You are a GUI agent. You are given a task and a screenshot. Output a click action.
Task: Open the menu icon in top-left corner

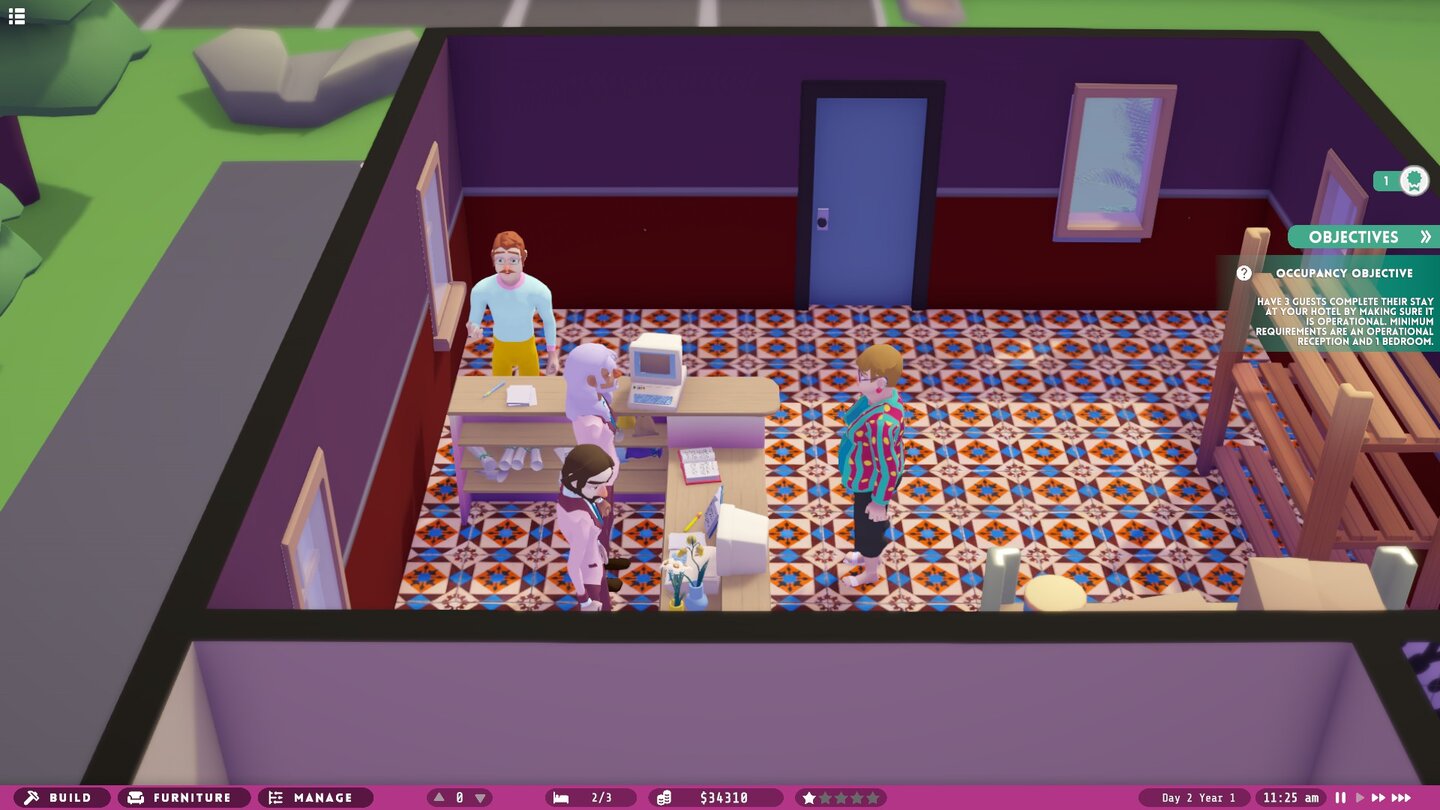click(x=16, y=16)
